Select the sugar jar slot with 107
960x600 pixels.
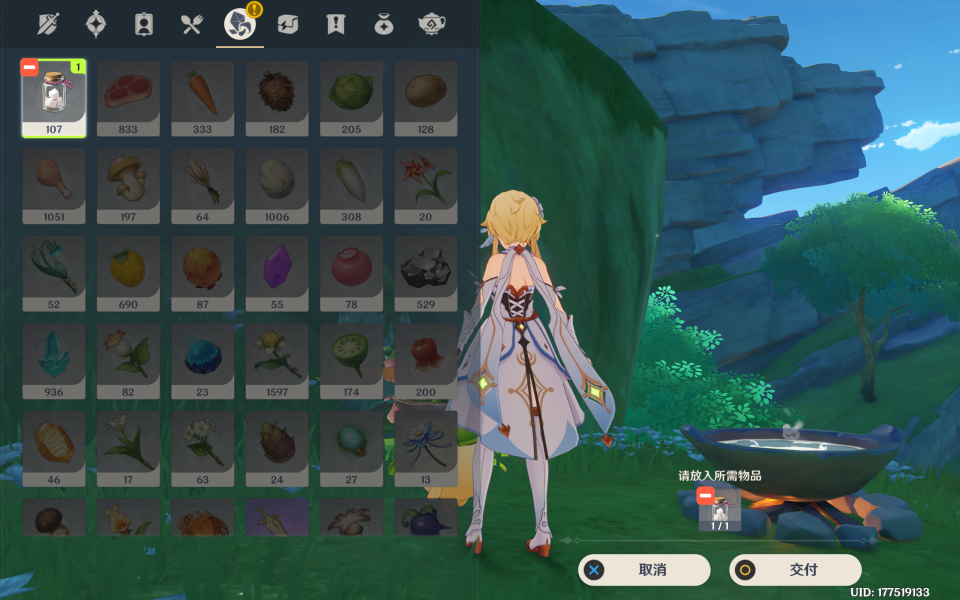point(54,98)
